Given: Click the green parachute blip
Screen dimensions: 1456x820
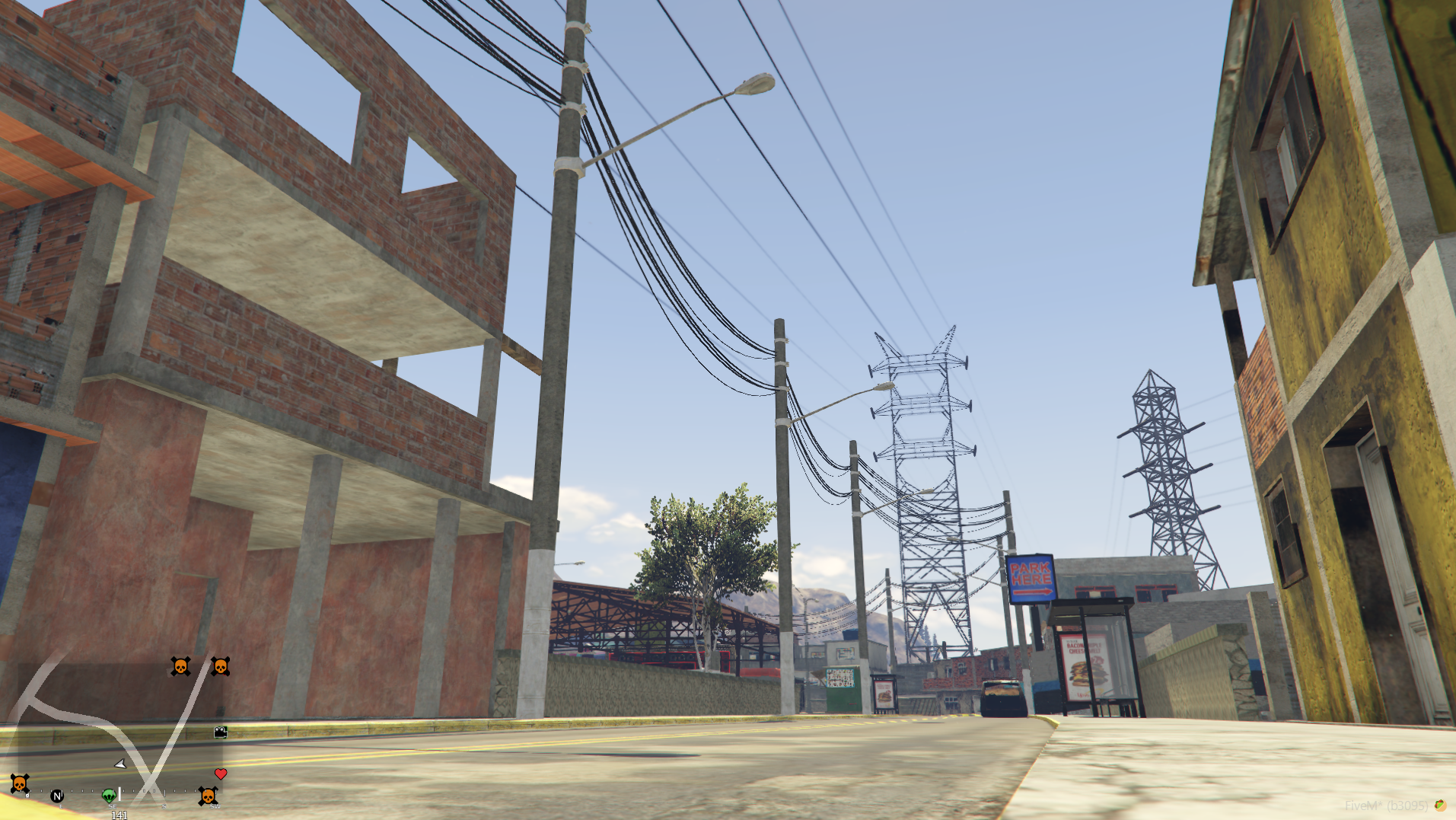Looking at the screenshot, I should coord(109,796).
